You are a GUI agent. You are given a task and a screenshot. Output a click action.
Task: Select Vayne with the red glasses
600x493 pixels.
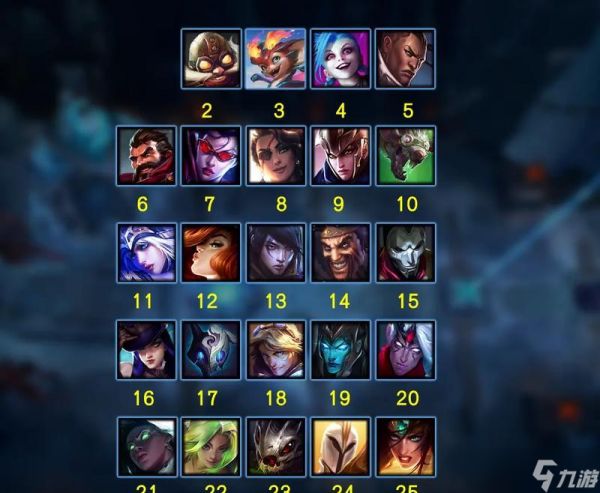point(211,156)
